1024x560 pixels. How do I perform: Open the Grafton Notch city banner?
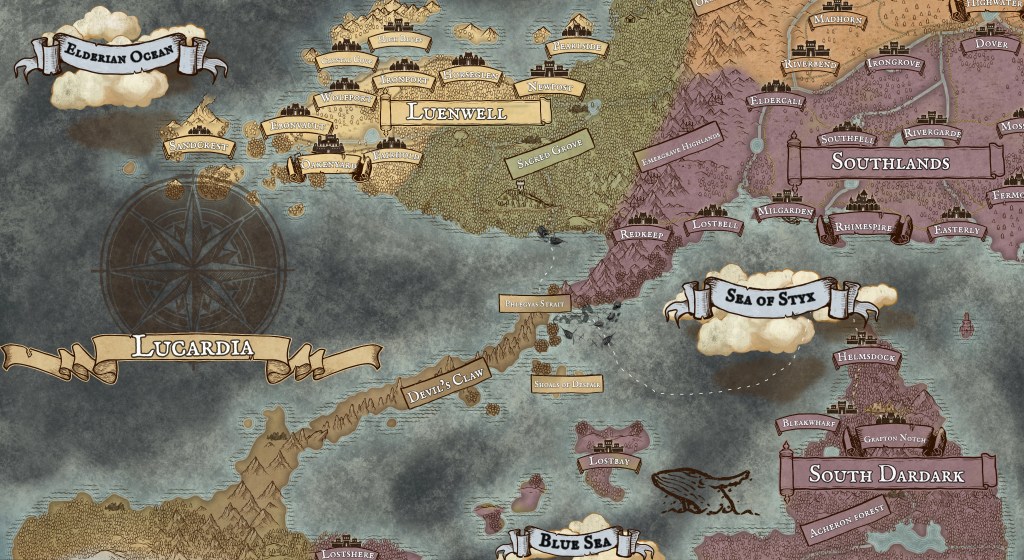pyautogui.click(x=893, y=436)
